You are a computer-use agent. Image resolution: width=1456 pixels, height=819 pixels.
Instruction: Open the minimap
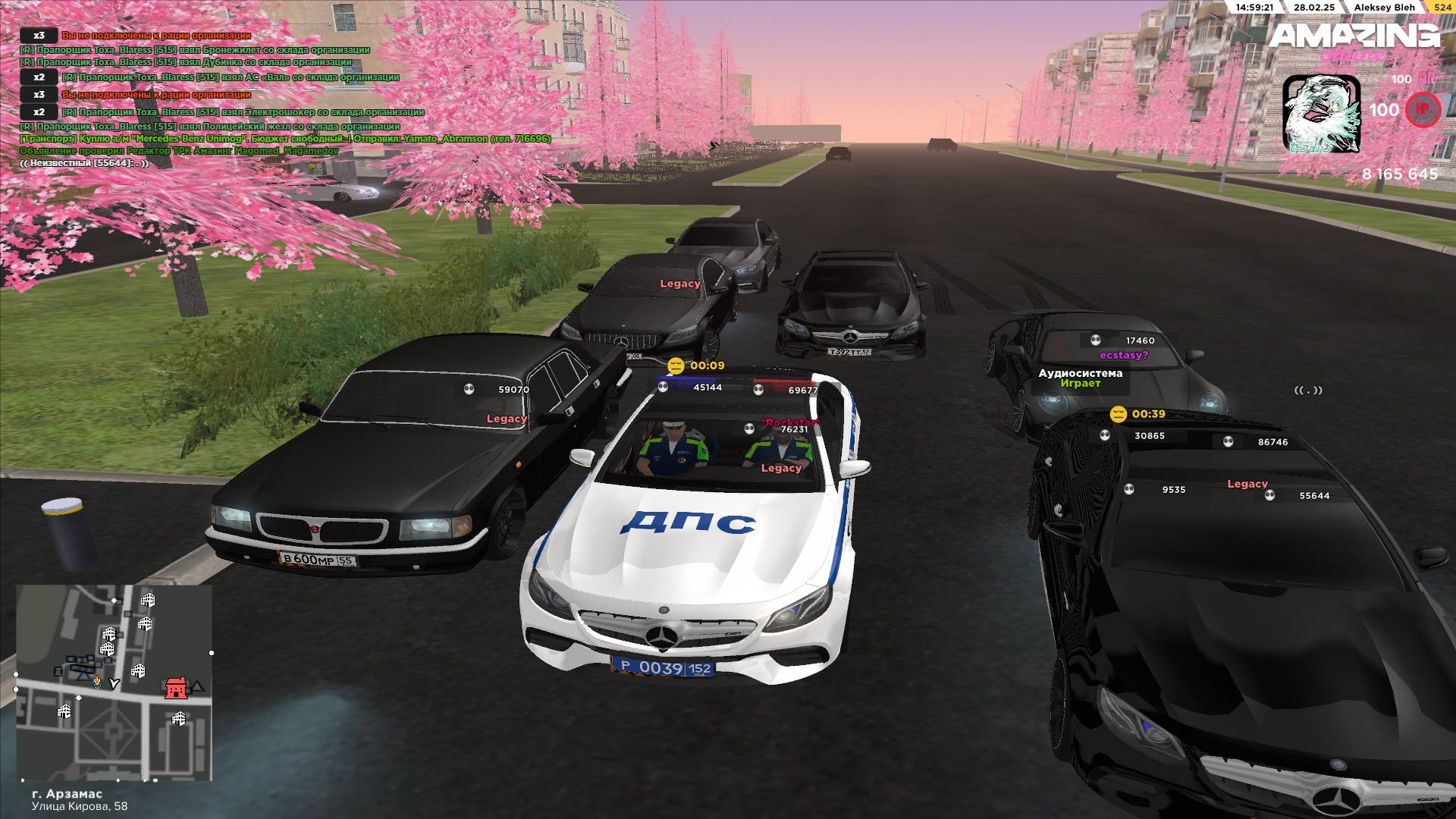pyautogui.click(x=114, y=682)
